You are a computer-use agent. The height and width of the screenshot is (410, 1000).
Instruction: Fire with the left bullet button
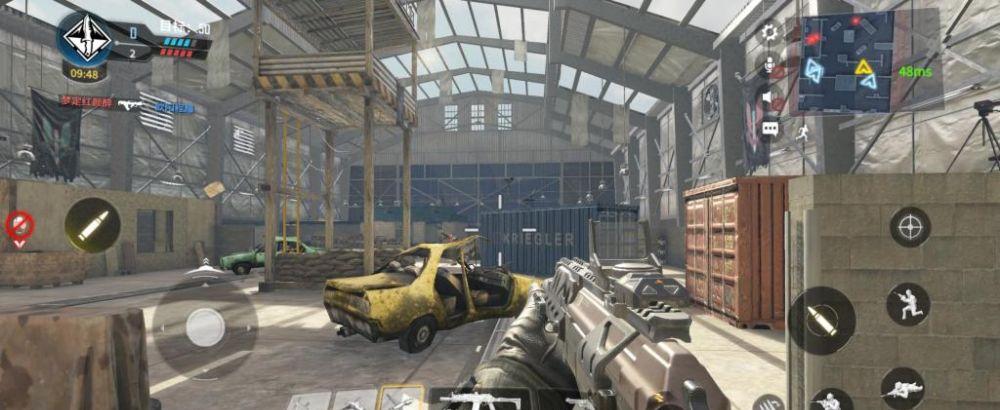[x=93, y=225]
